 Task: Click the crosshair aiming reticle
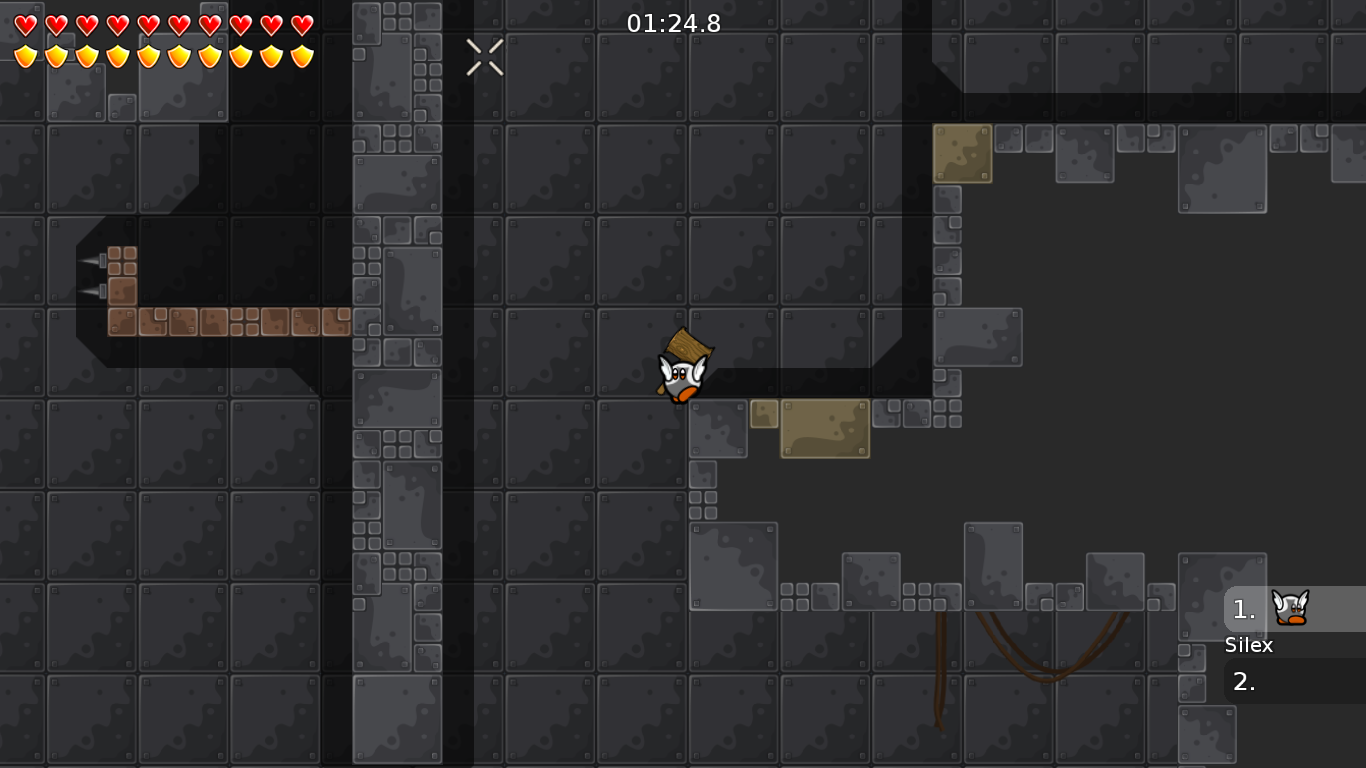coord(485,56)
